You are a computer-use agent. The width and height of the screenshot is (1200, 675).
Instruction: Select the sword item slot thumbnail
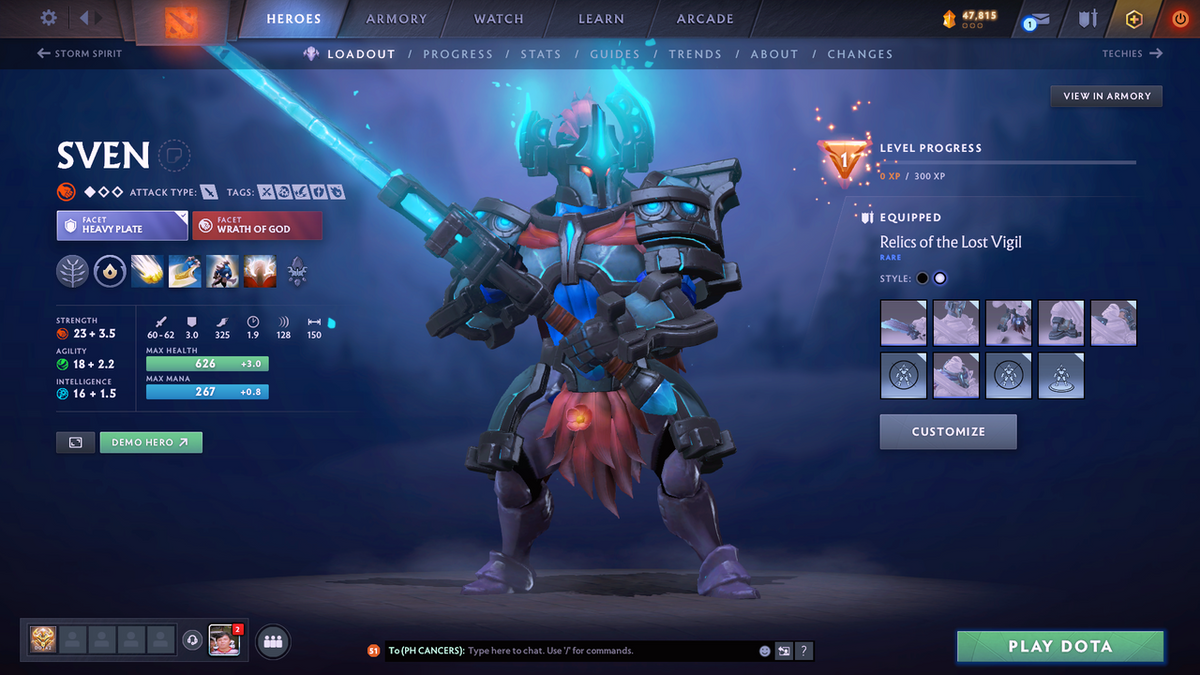(905, 323)
